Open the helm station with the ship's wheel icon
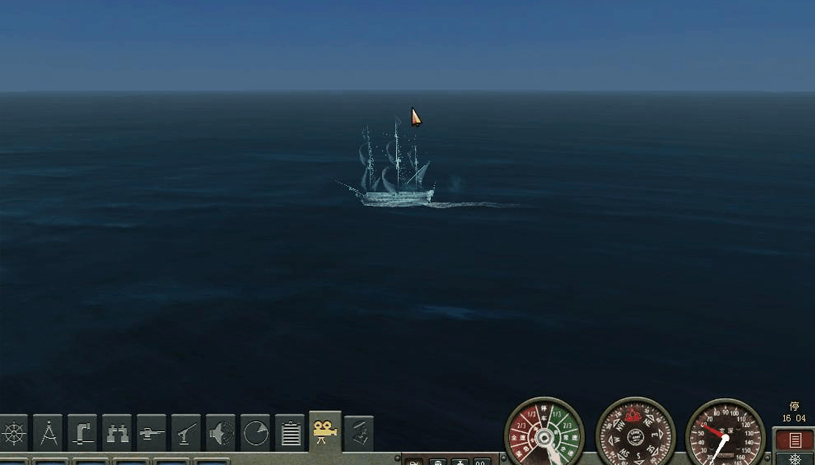The width and height of the screenshot is (815, 465). tap(14, 434)
